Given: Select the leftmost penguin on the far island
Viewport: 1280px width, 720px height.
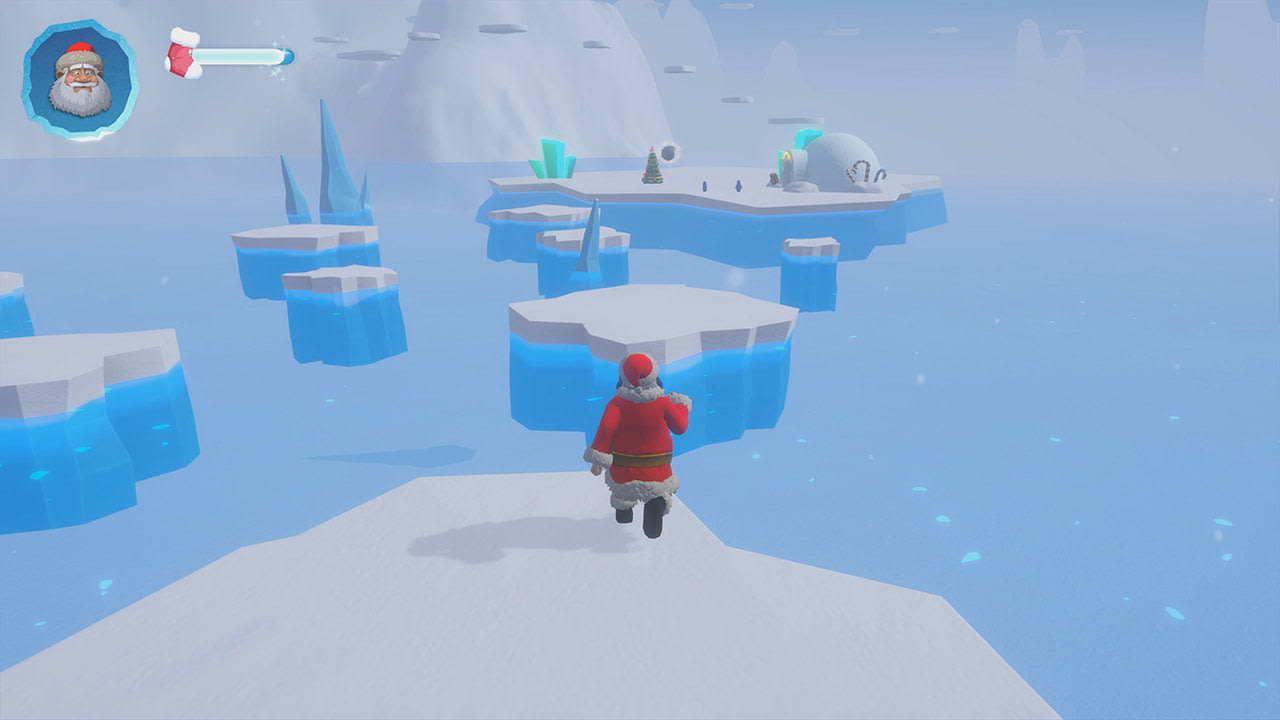Looking at the screenshot, I should [704, 186].
